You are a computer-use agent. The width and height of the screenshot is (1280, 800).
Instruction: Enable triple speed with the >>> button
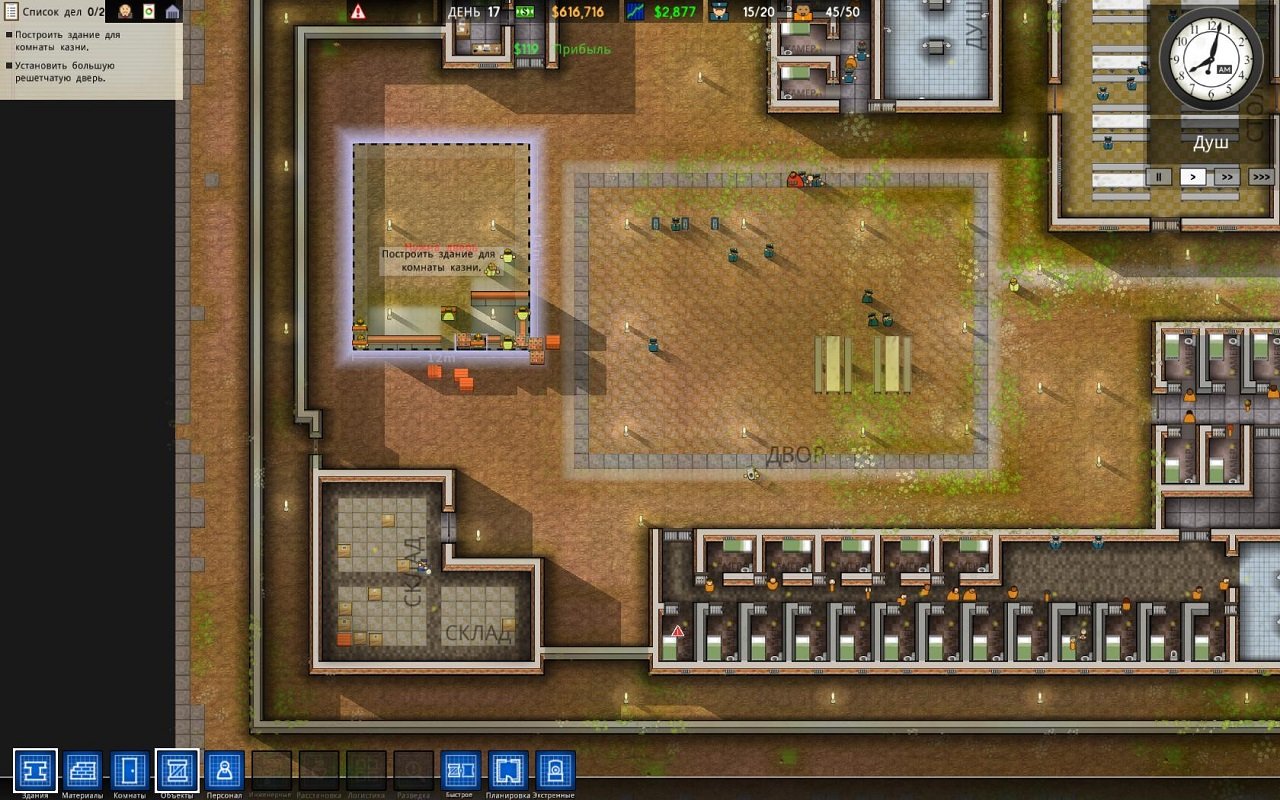[x=1262, y=176]
